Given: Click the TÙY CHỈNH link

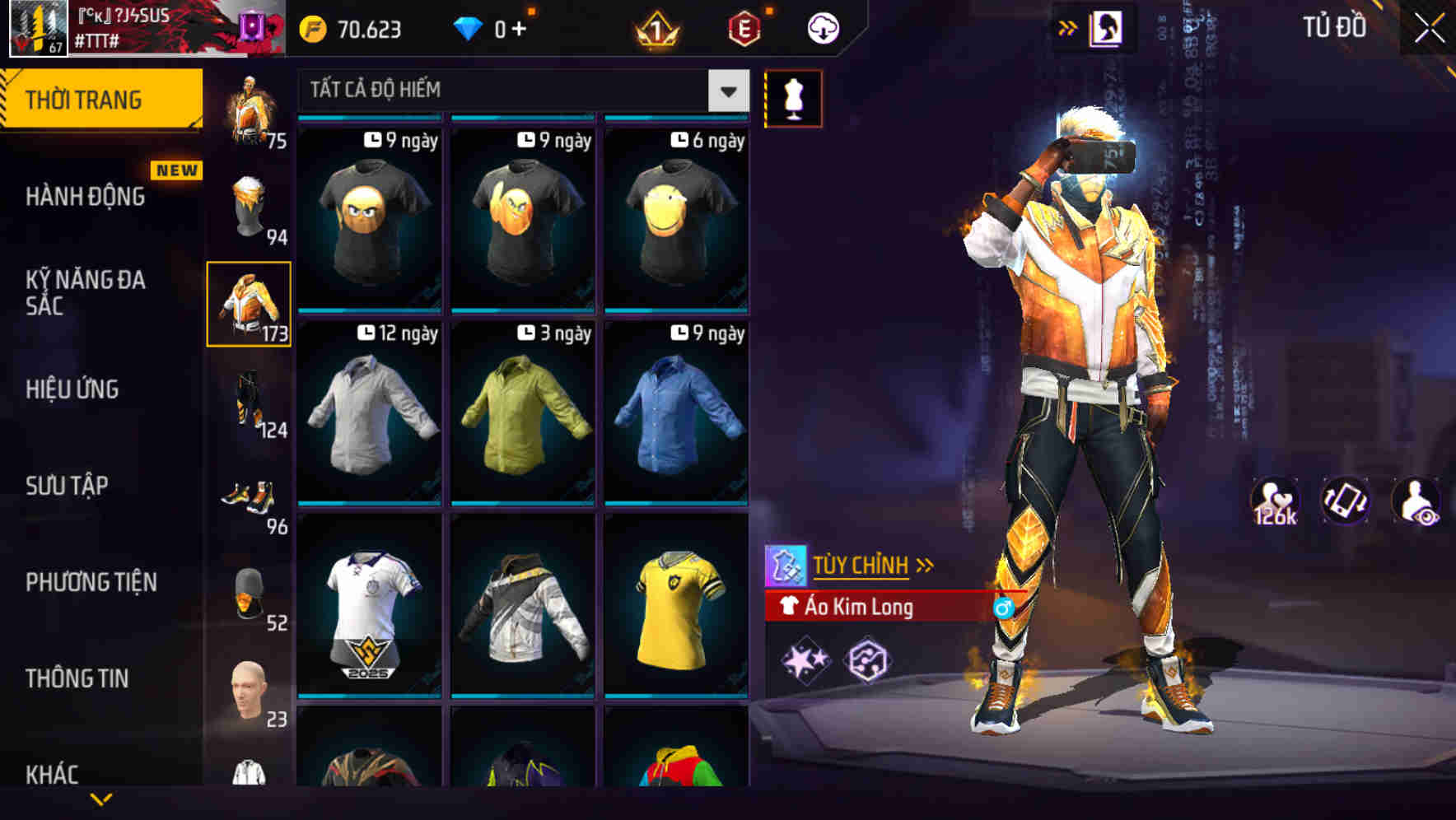Looking at the screenshot, I should (x=861, y=565).
